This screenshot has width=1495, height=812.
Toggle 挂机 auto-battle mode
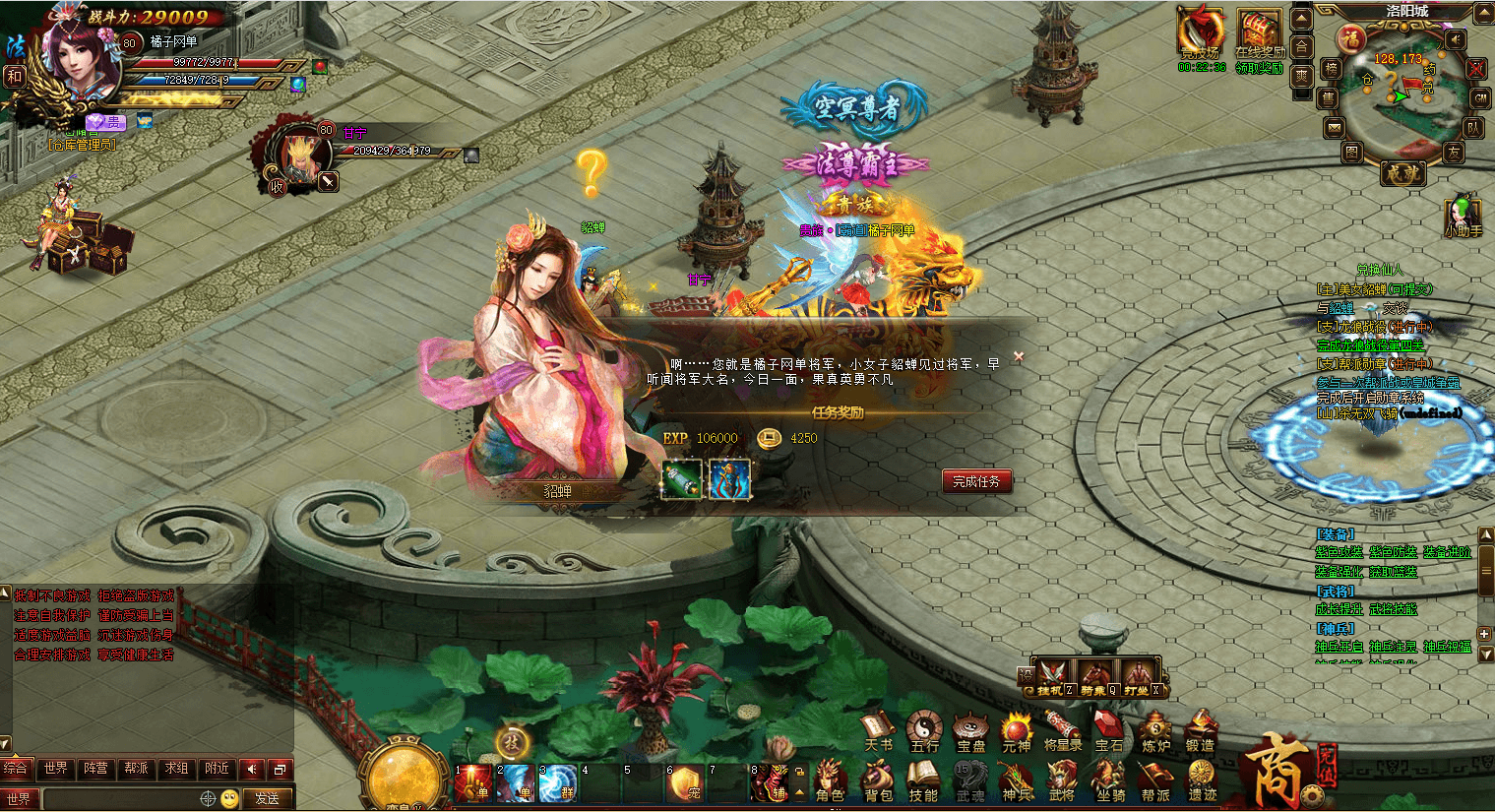pyautogui.click(x=1053, y=677)
